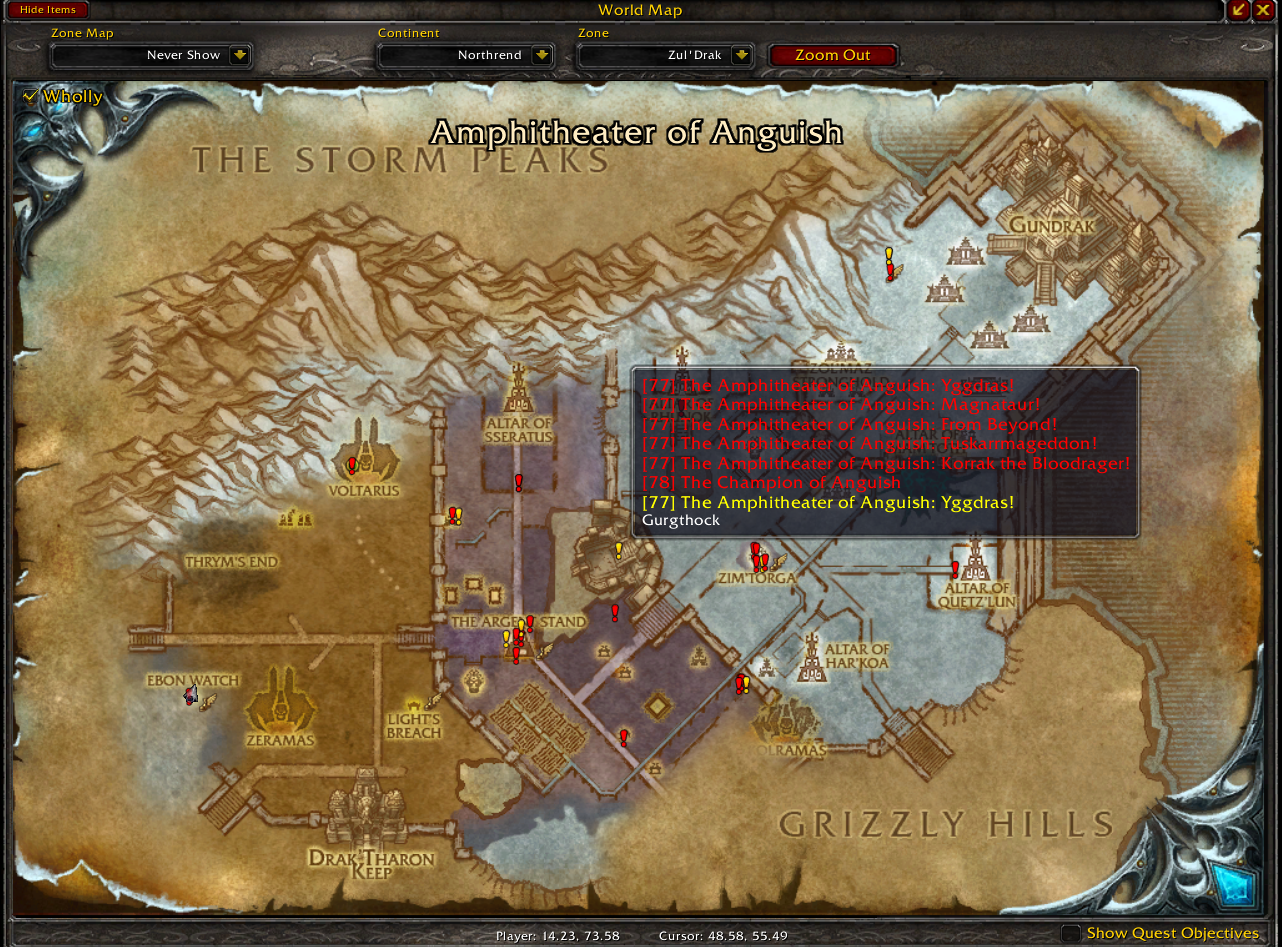Enable Show Quest Objectives checkbox
This screenshot has width=1282, height=947.
point(1071,933)
